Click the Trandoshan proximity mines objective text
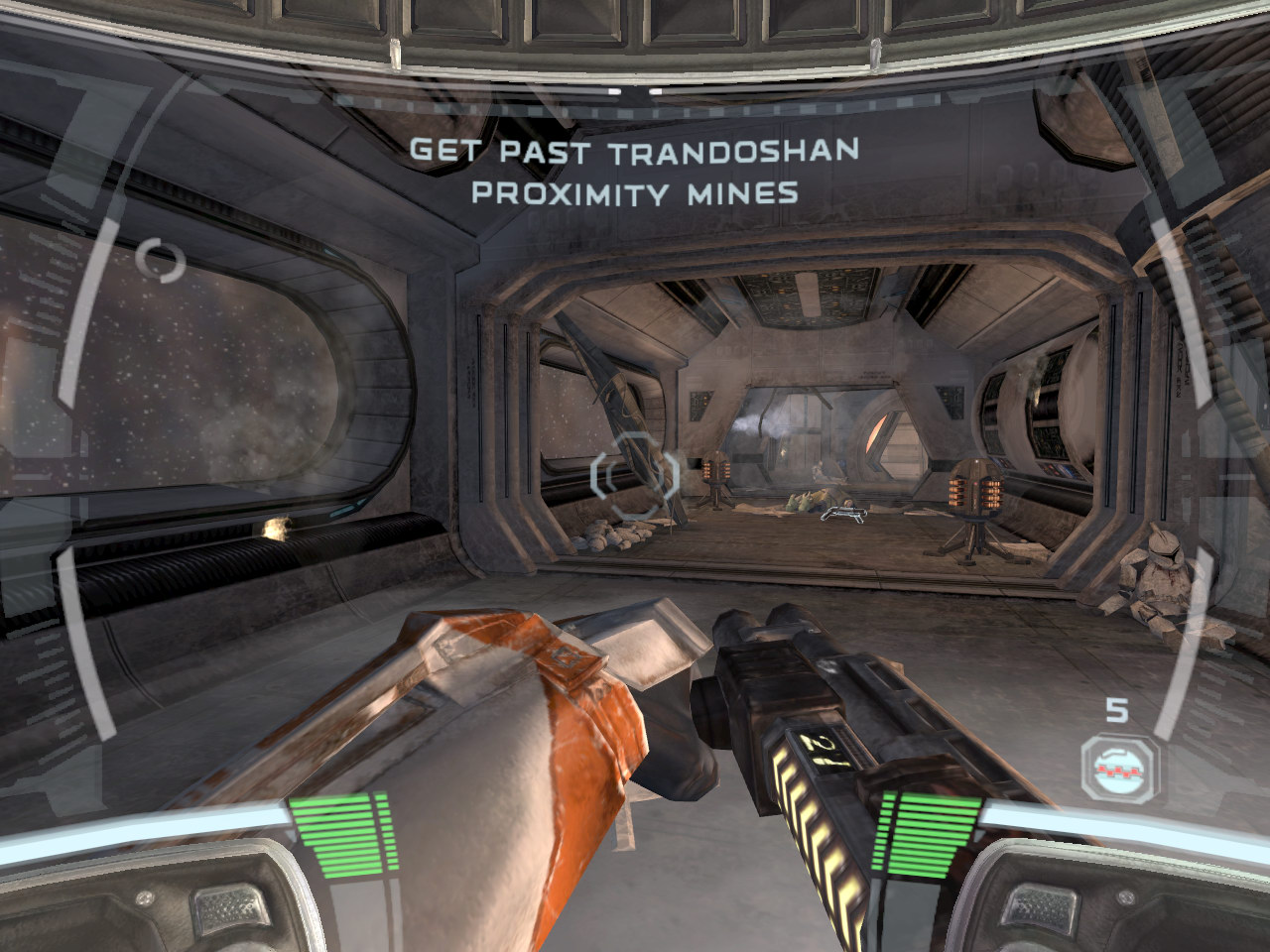The height and width of the screenshot is (952, 1270). [634, 171]
